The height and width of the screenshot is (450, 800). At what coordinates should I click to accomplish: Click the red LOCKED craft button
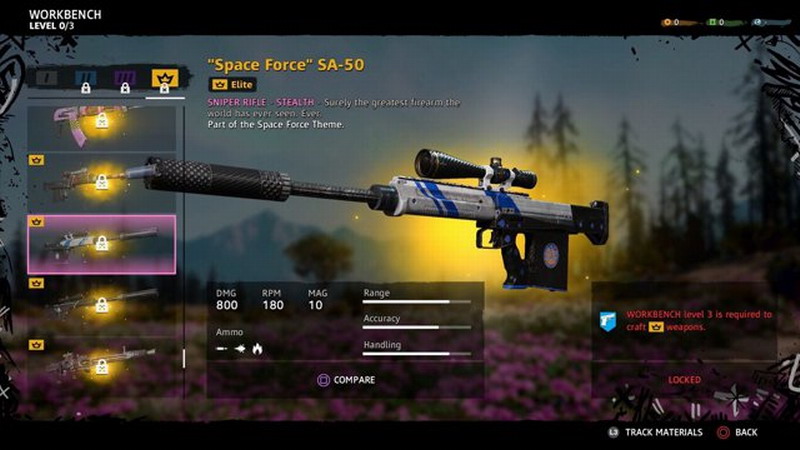pyautogui.click(x=684, y=380)
